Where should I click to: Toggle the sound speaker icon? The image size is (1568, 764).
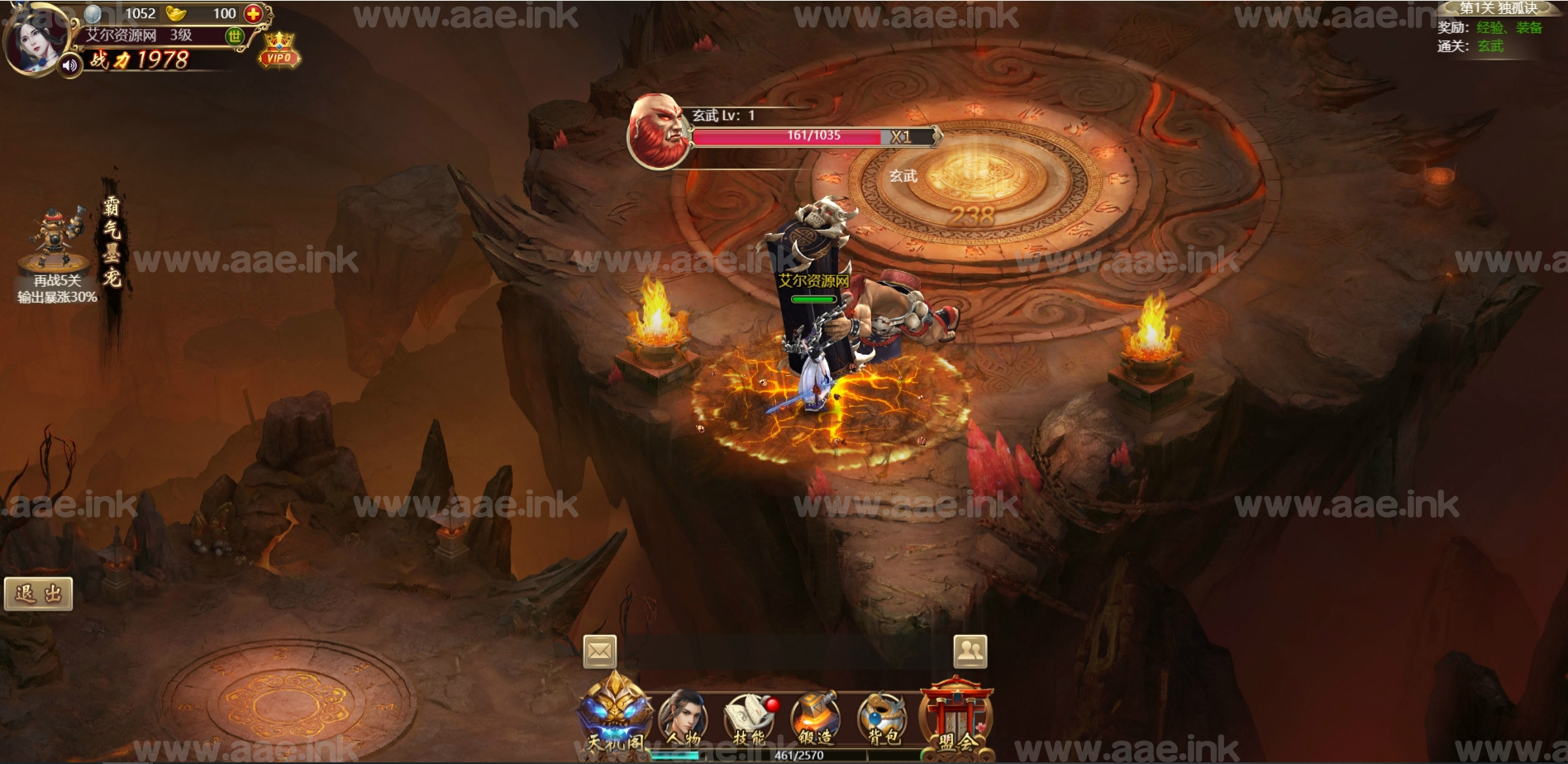tap(70, 64)
